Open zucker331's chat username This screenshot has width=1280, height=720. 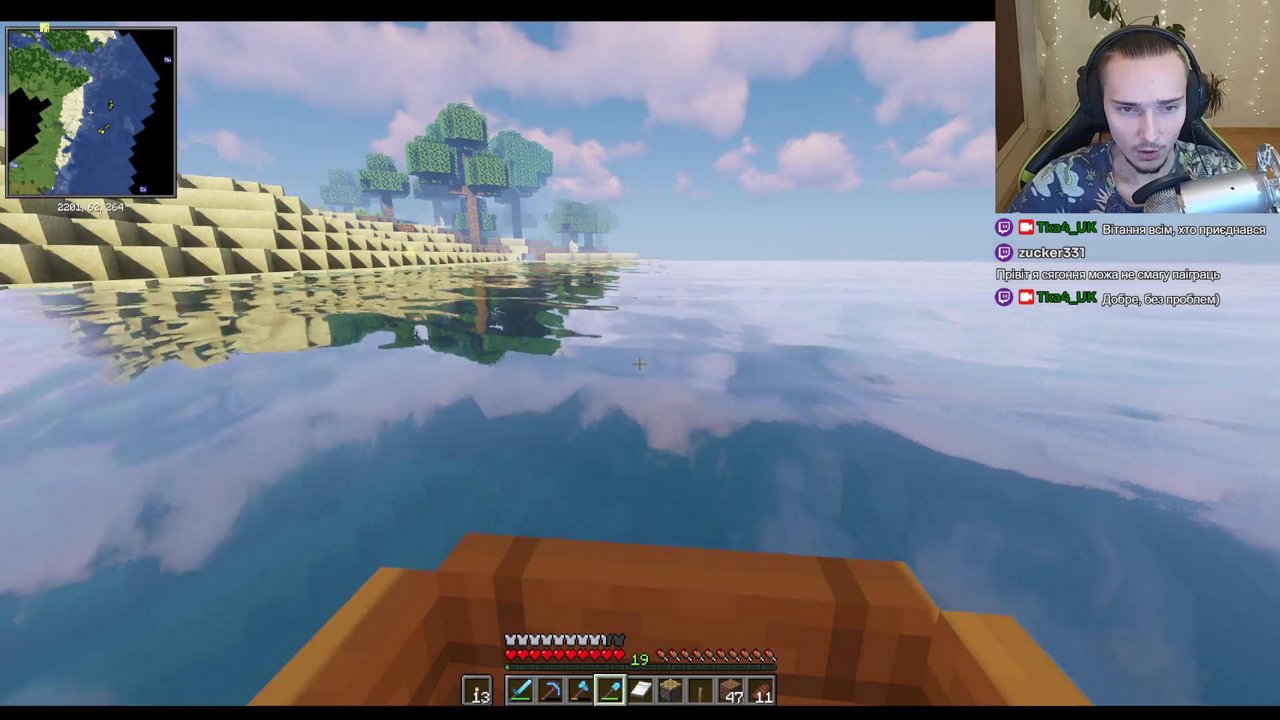tap(1050, 252)
